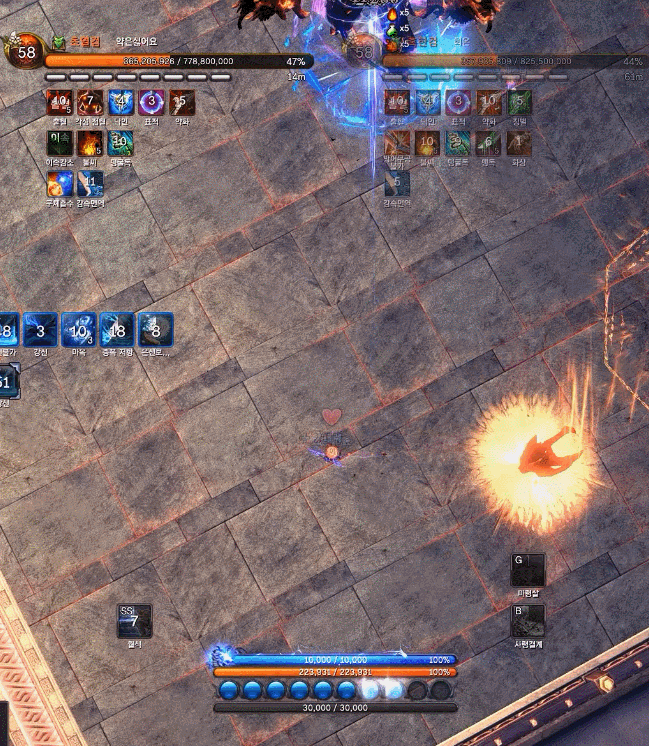Click the 구체흡수 orb status icon
The image size is (649, 746).
[x=60, y=184]
